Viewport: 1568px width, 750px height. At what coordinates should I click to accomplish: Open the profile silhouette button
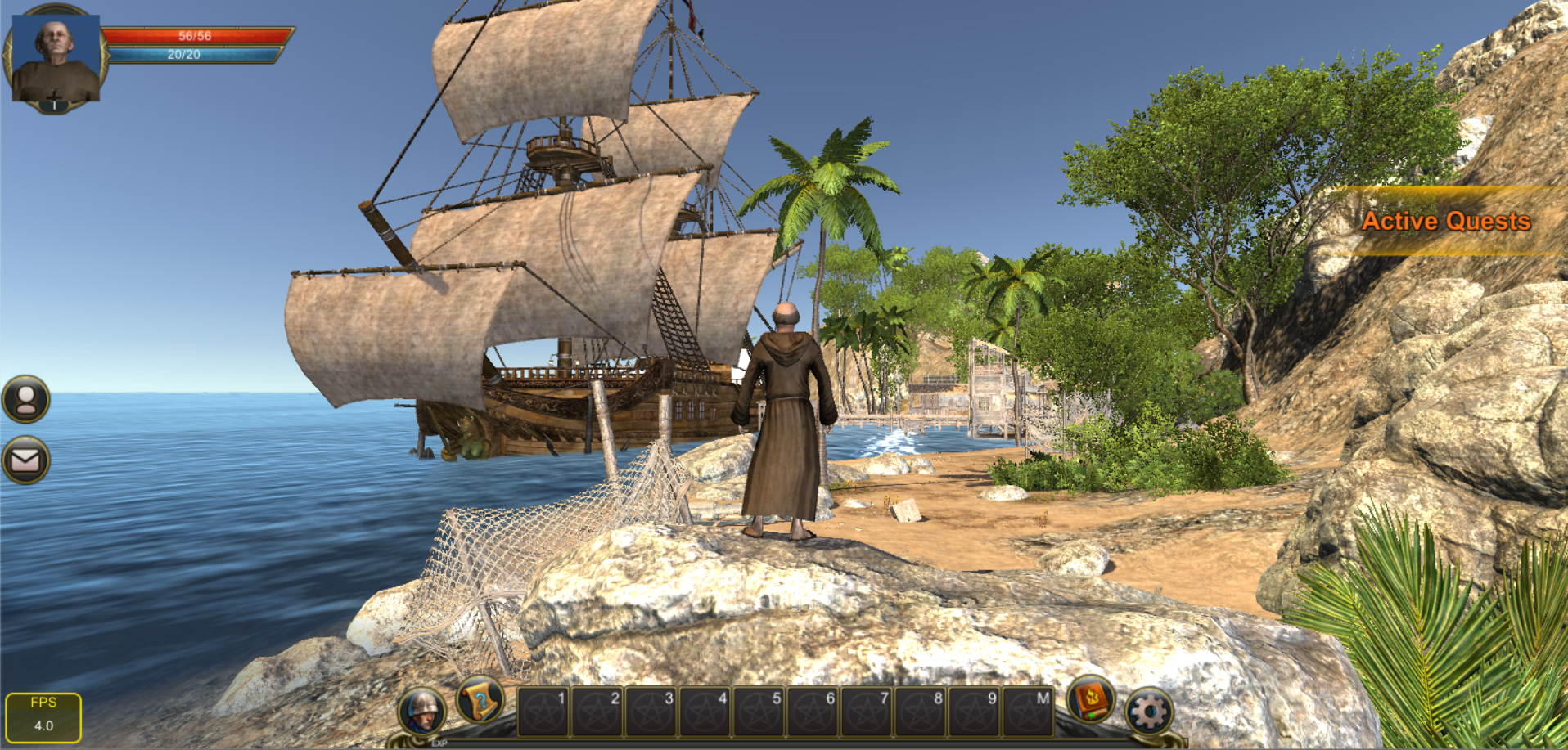coord(26,399)
